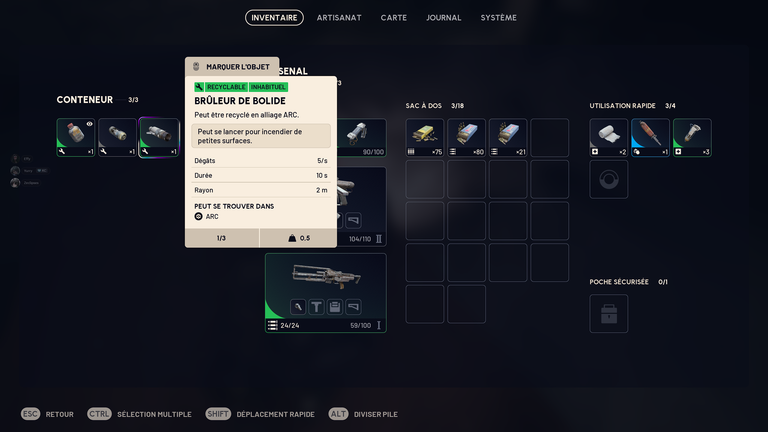Image resolution: width=768 pixels, height=432 pixels.
Task: Select the jar item in the container
Action: (76, 137)
